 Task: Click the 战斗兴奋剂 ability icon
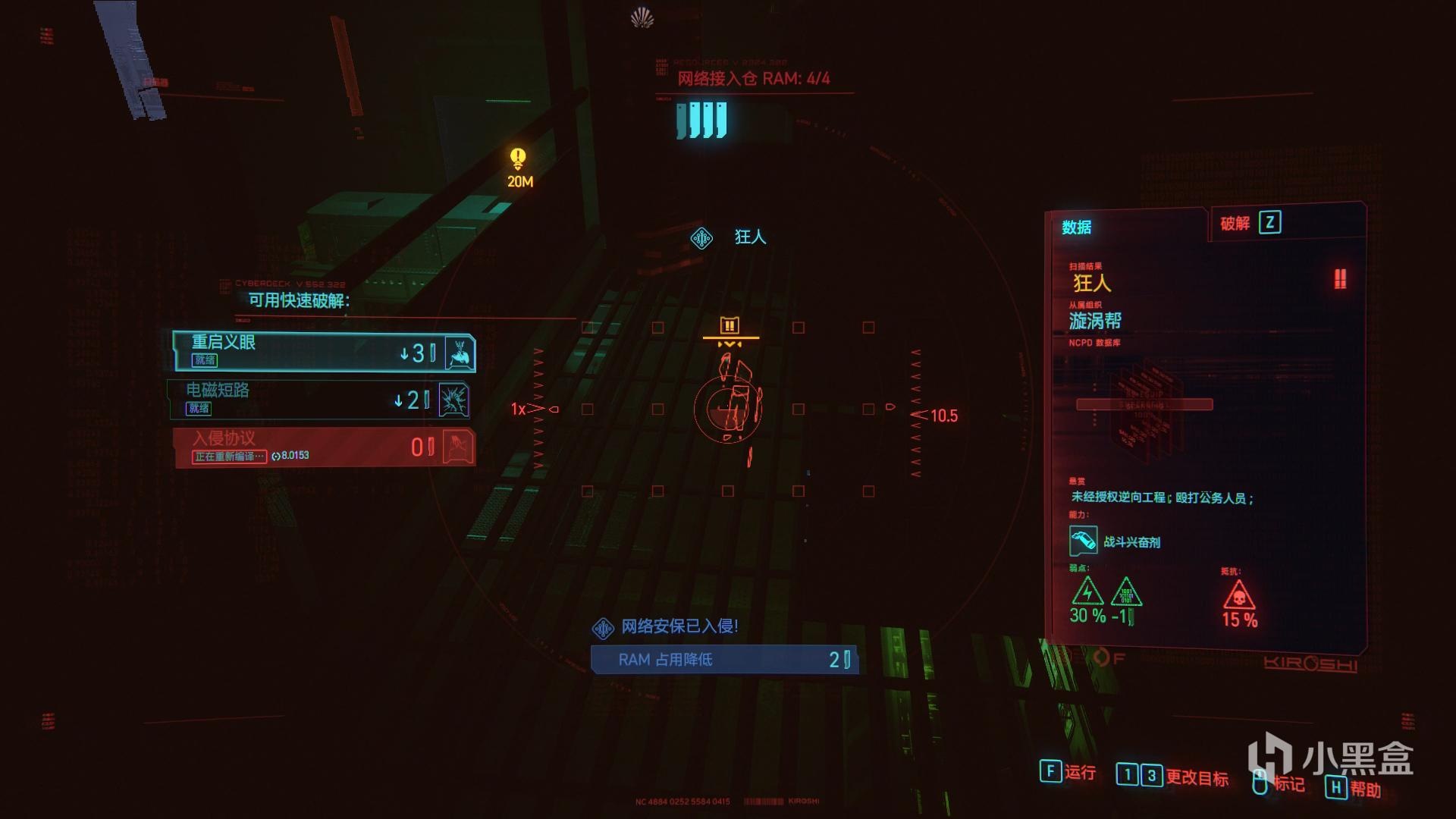coord(1083,541)
